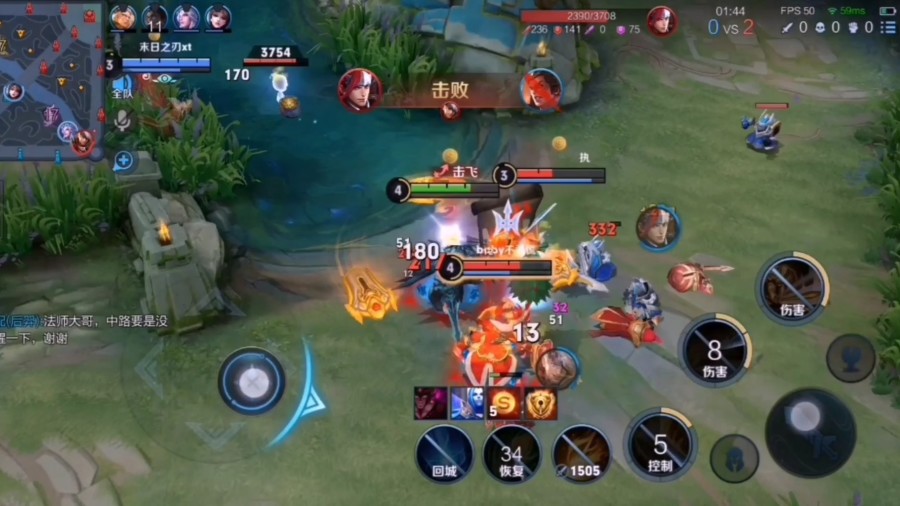Cast the 伤害 skill showing 8 cooldown
The image size is (900, 506).
coord(714,350)
